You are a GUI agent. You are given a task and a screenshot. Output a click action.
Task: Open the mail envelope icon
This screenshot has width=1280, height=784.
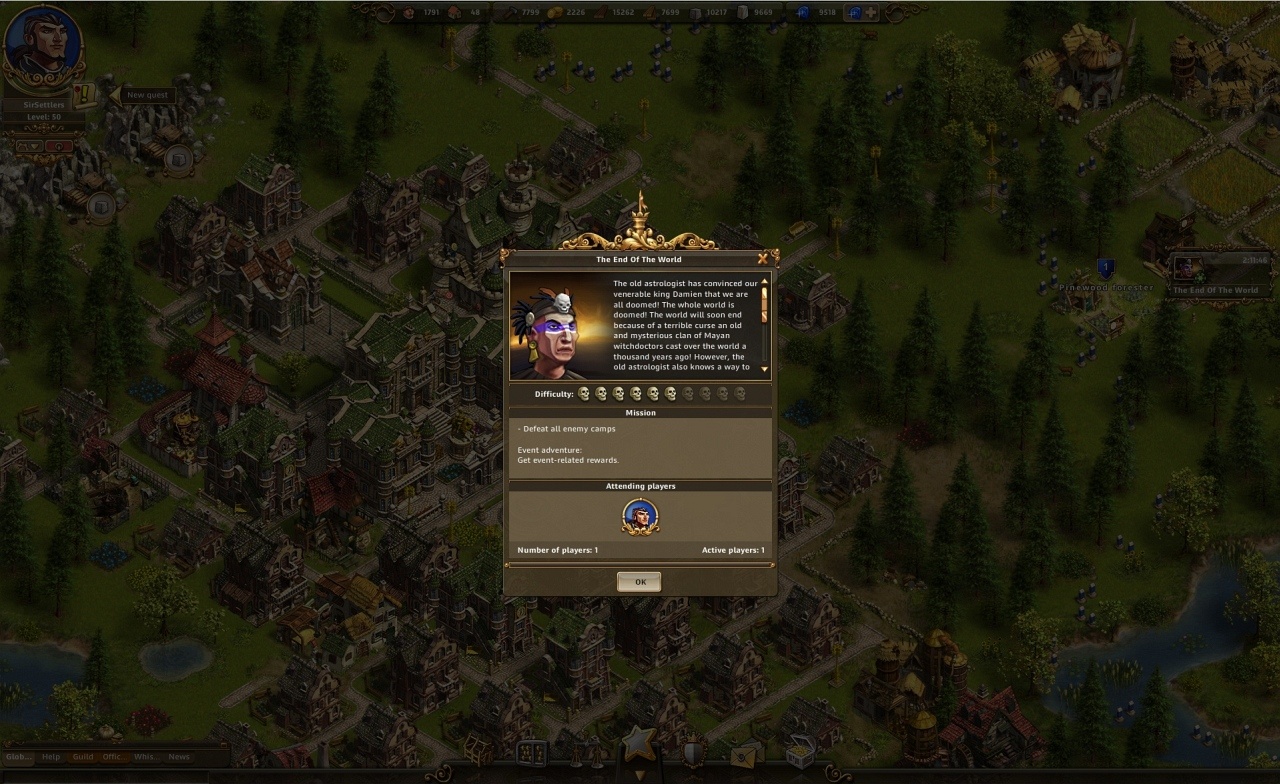(744, 755)
